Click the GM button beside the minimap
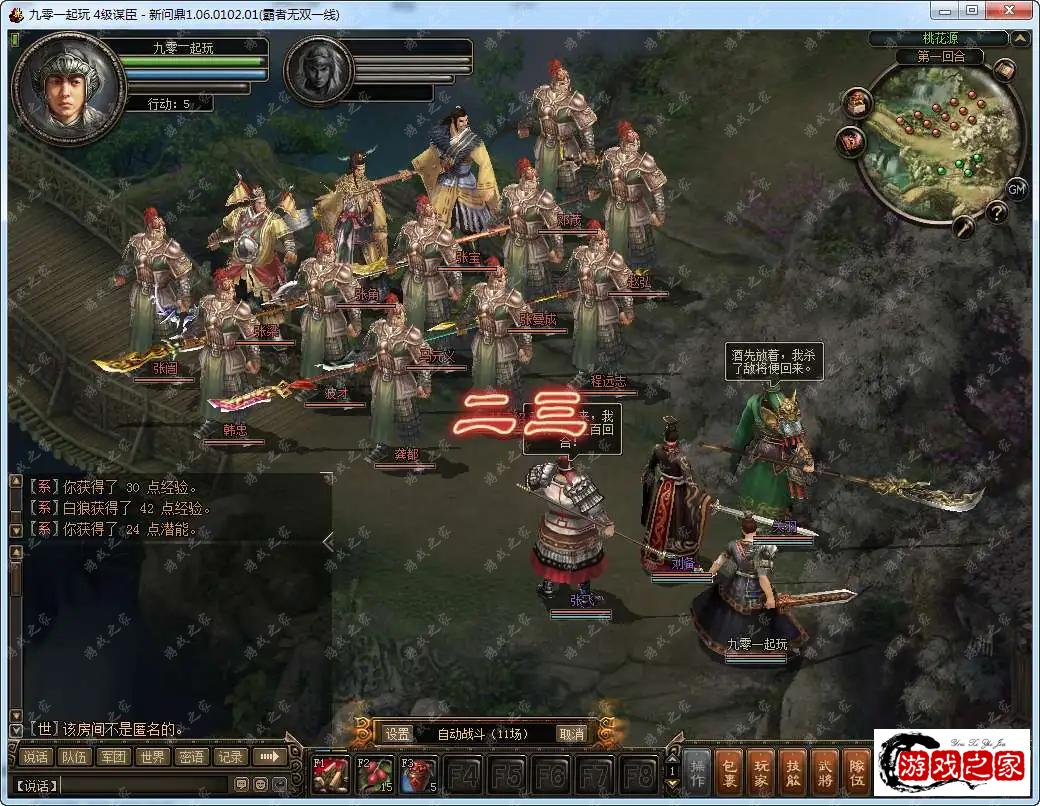This screenshot has width=1040, height=806. 1016,189
